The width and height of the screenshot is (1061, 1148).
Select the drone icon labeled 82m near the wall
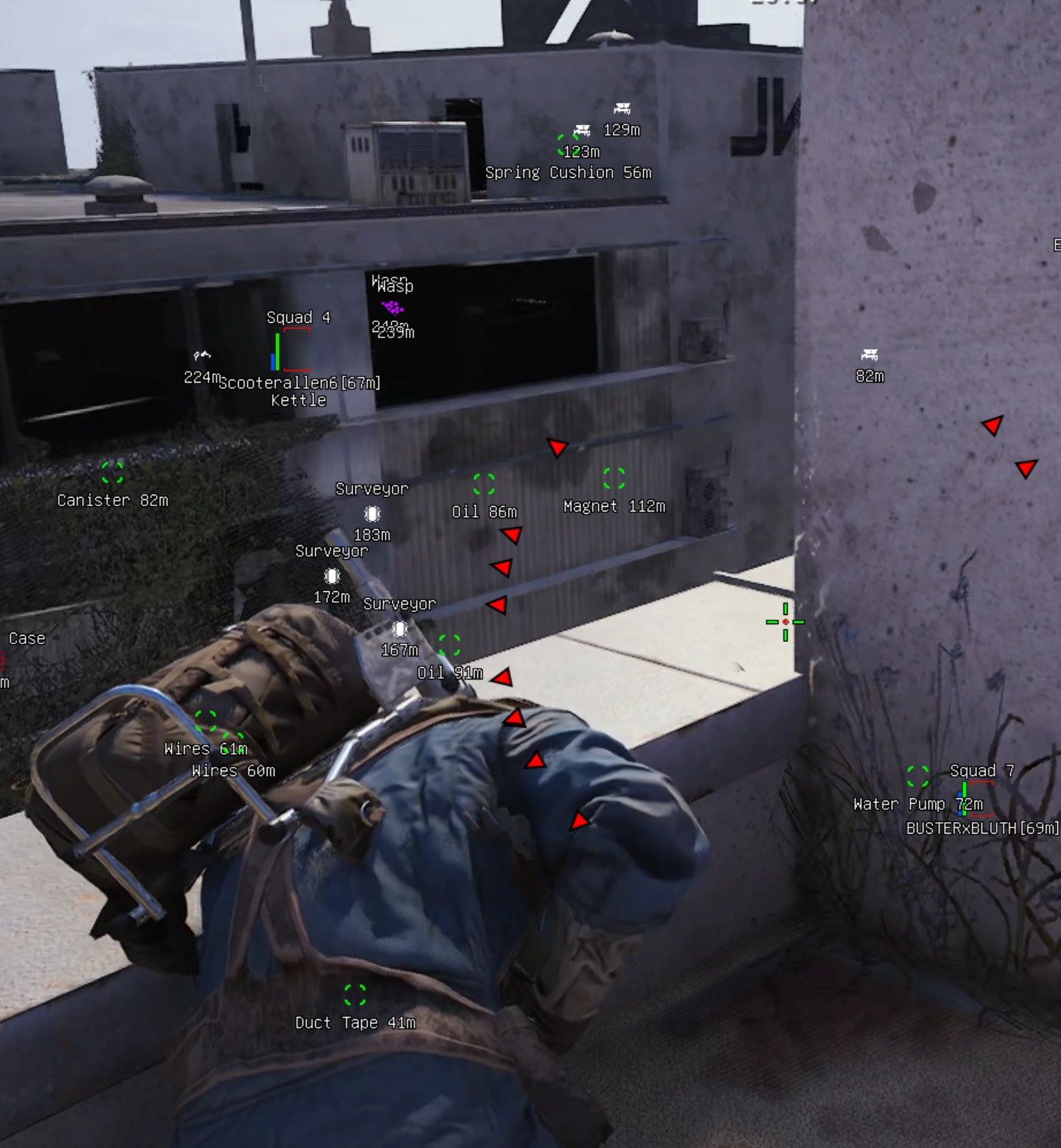(x=869, y=355)
